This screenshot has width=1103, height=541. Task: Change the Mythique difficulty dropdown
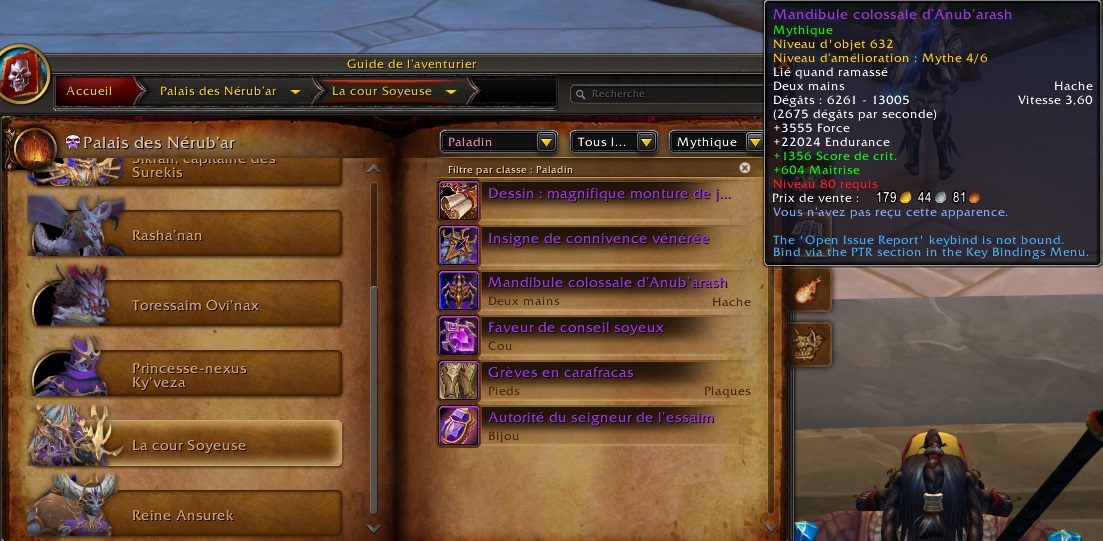pos(717,142)
